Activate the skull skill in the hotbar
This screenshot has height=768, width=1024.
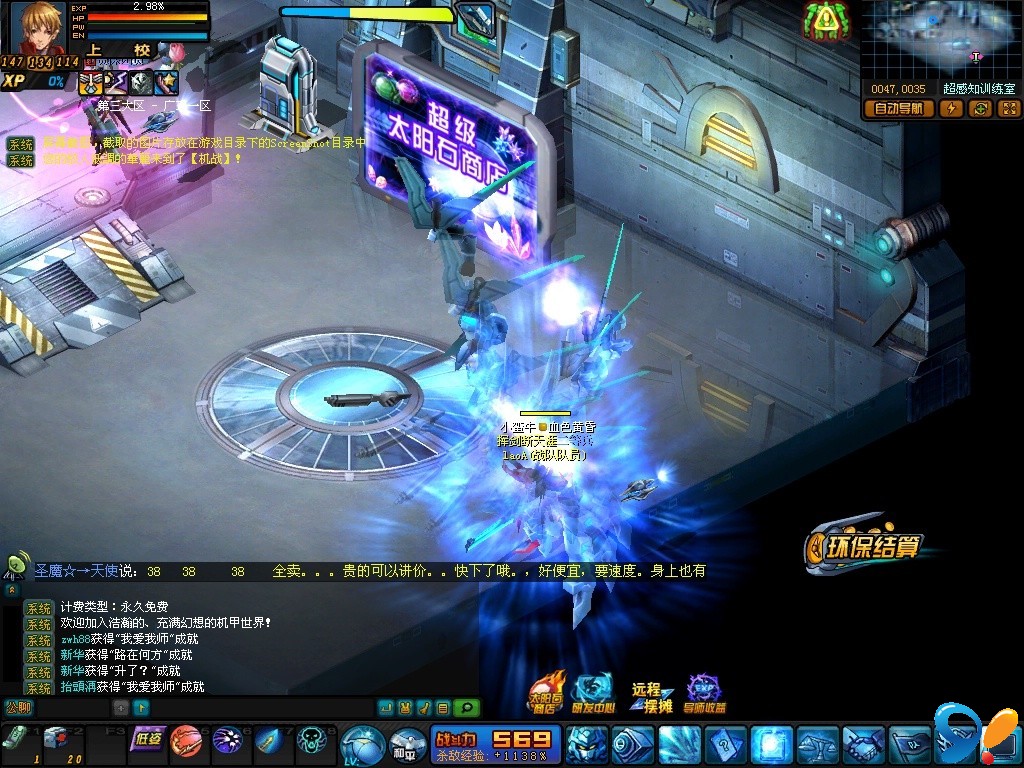(312, 741)
